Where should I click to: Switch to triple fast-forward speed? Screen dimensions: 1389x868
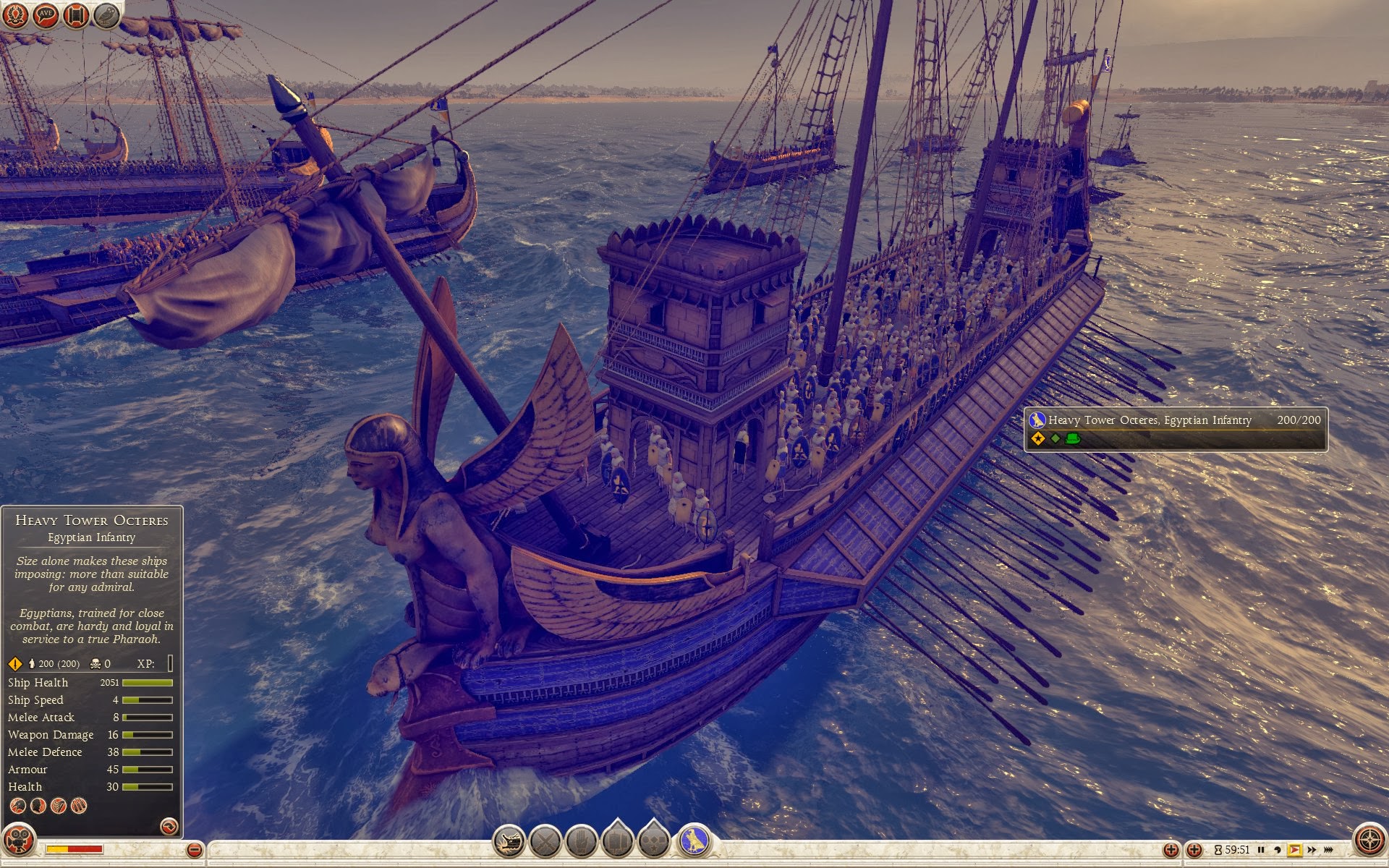pos(1329,850)
